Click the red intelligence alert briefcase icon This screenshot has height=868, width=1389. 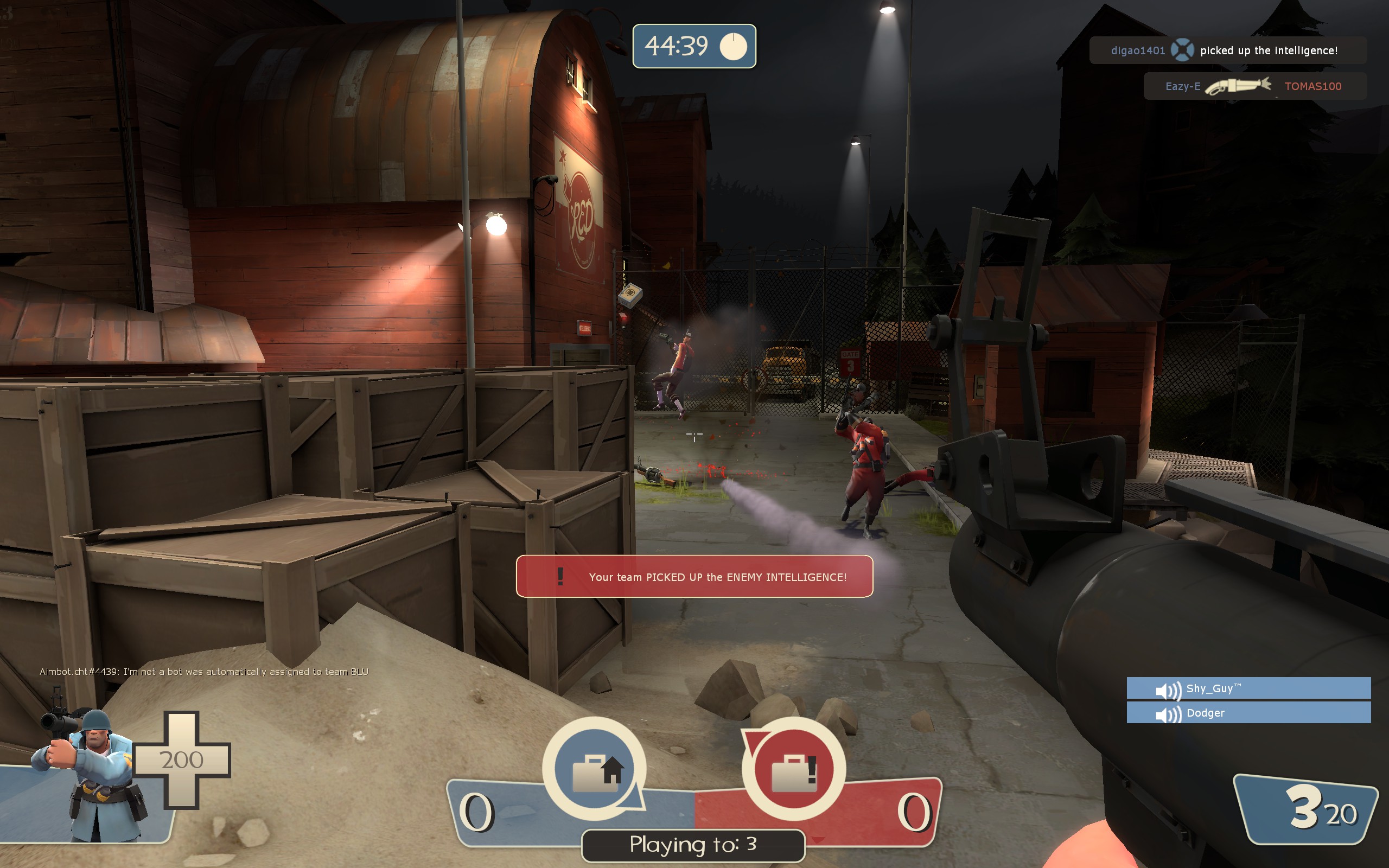click(794, 769)
